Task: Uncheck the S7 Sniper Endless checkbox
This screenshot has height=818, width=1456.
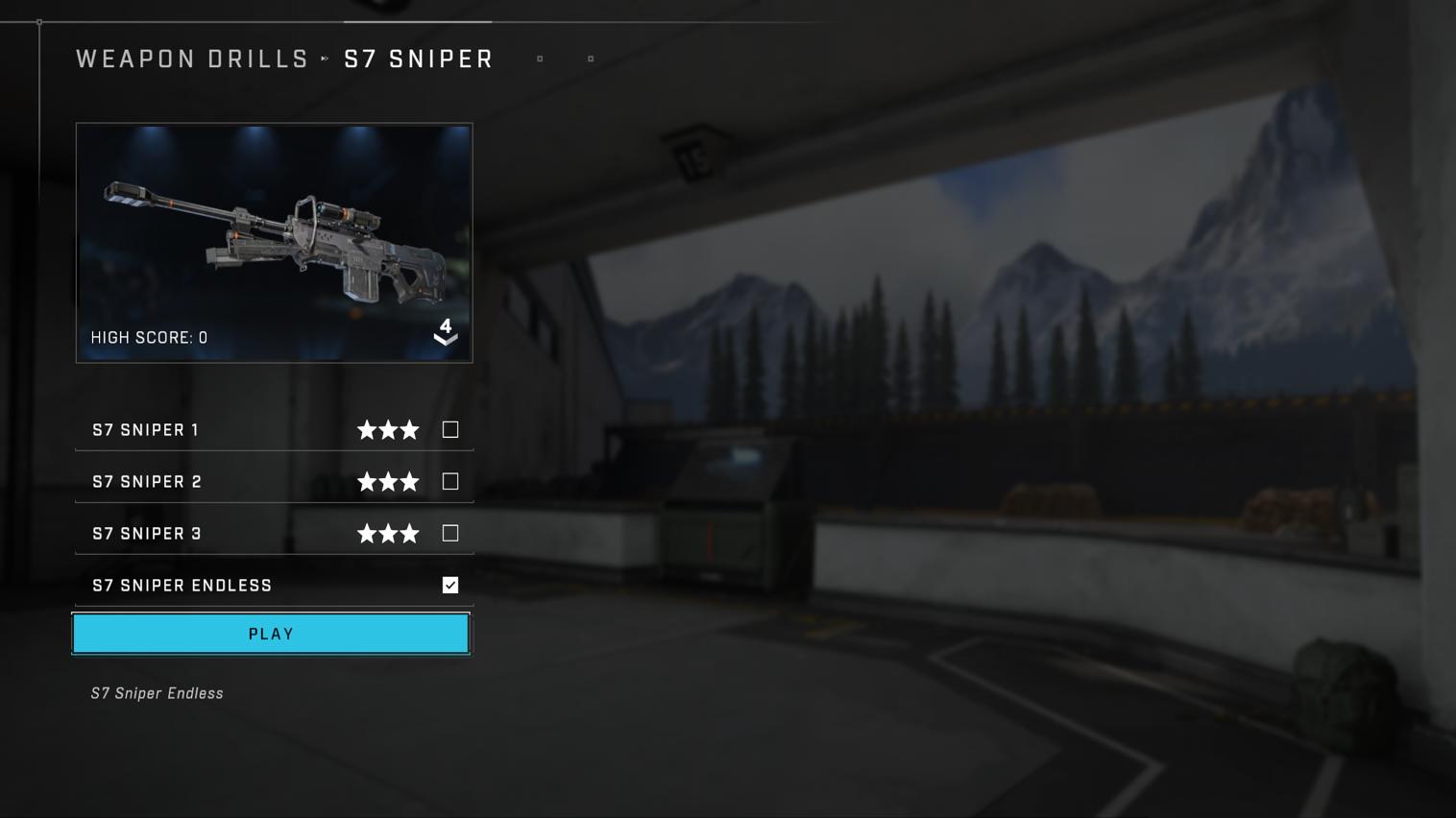Action: (449, 585)
